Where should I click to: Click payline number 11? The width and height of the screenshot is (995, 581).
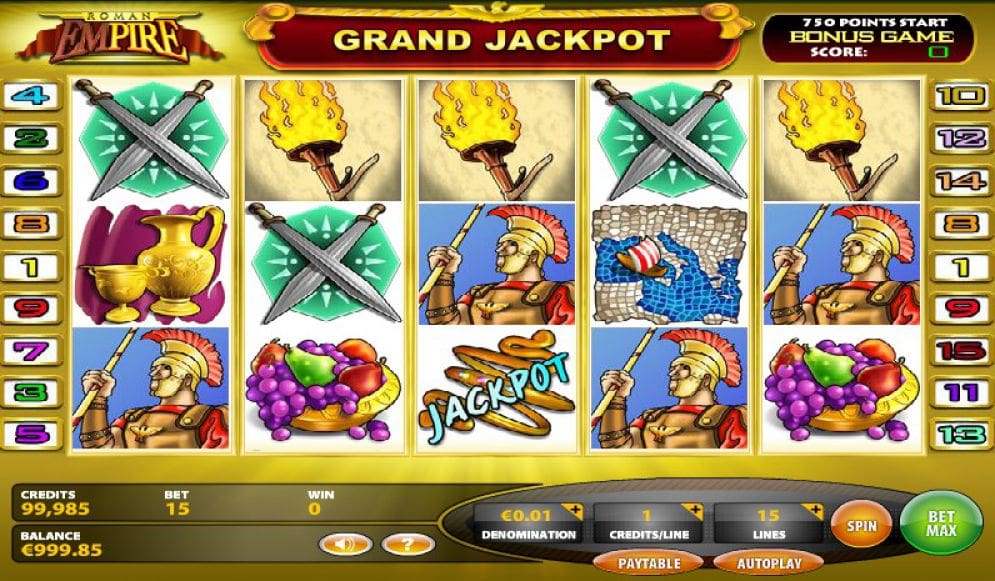pos(960,393)
